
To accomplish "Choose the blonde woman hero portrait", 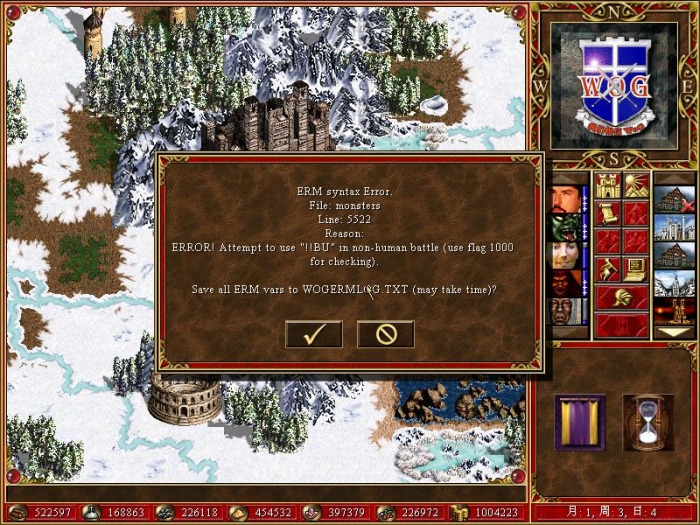I will coord(564,254).
